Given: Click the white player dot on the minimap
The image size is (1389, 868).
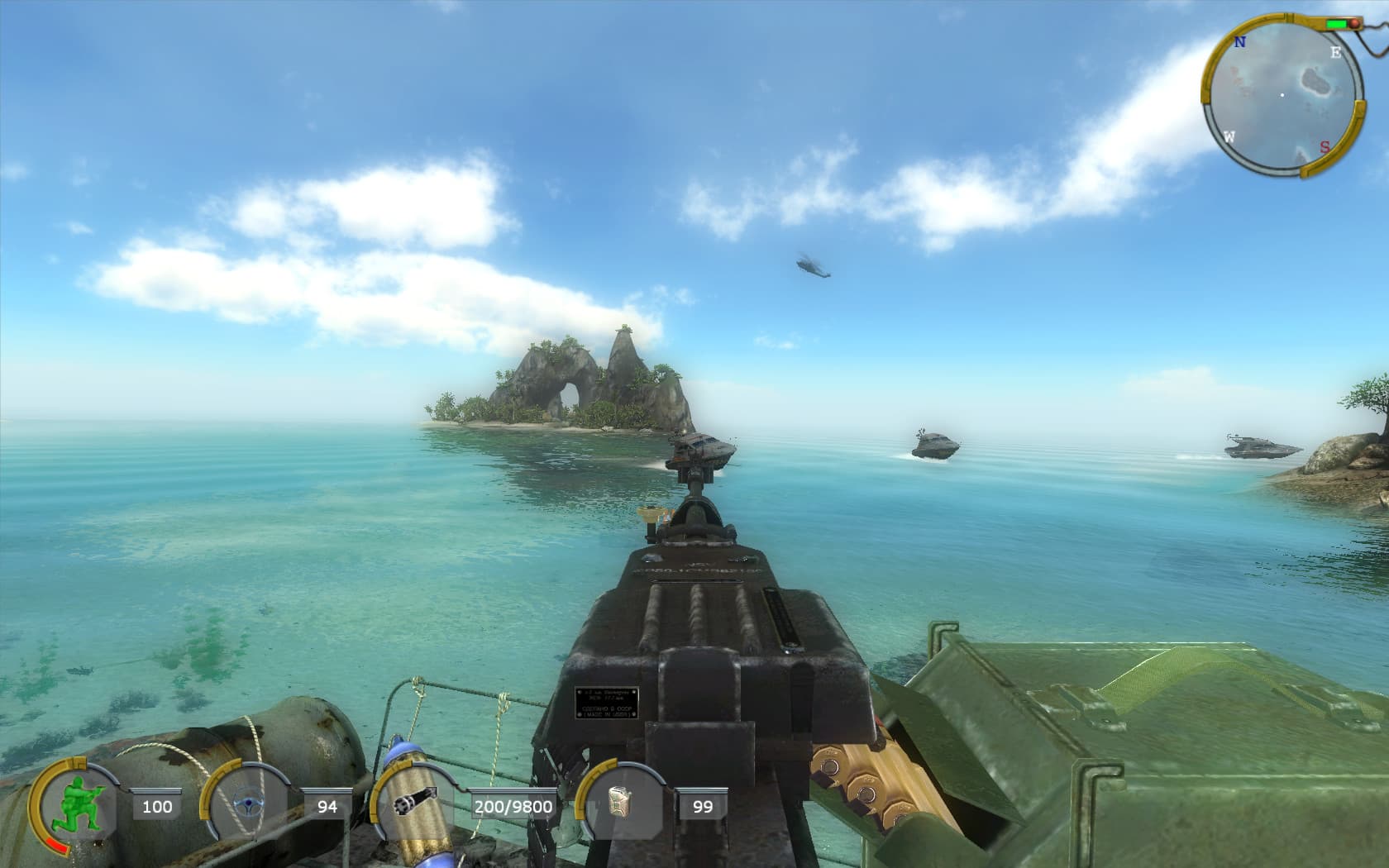Looking at the screenshot, I should tap(1282, 95).
